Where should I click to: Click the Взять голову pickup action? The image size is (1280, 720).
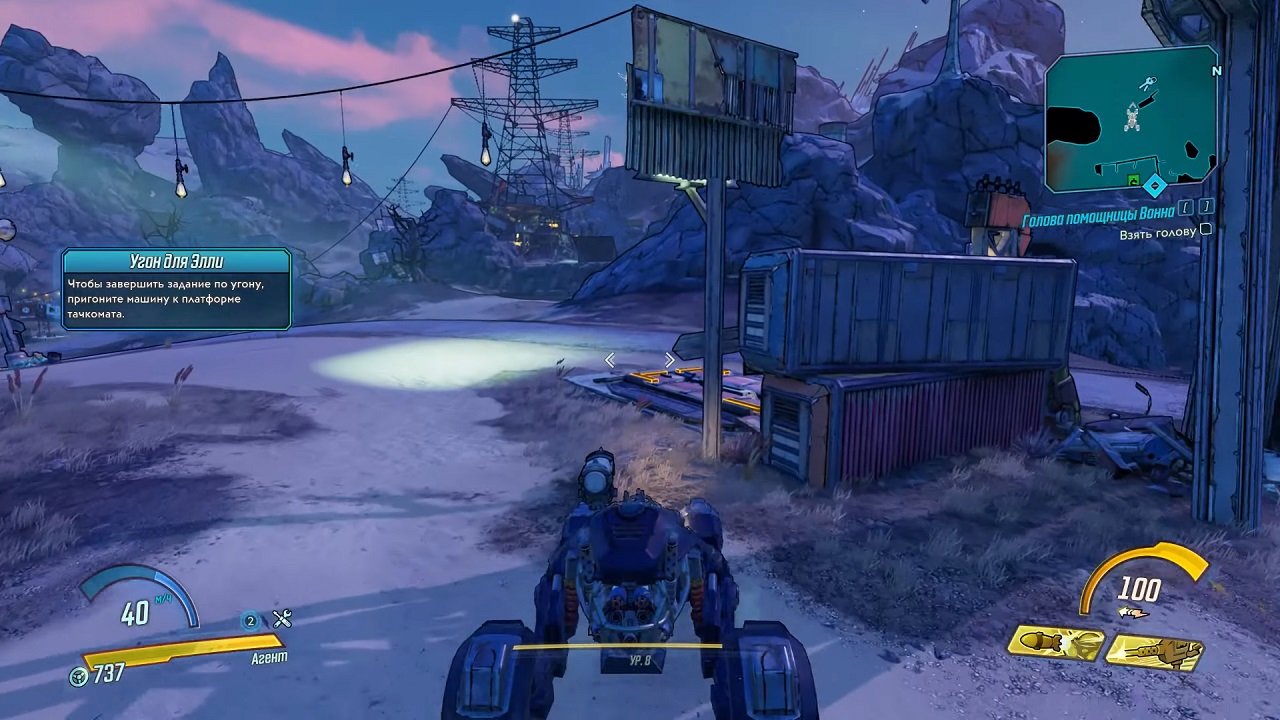coord(1157,232)
